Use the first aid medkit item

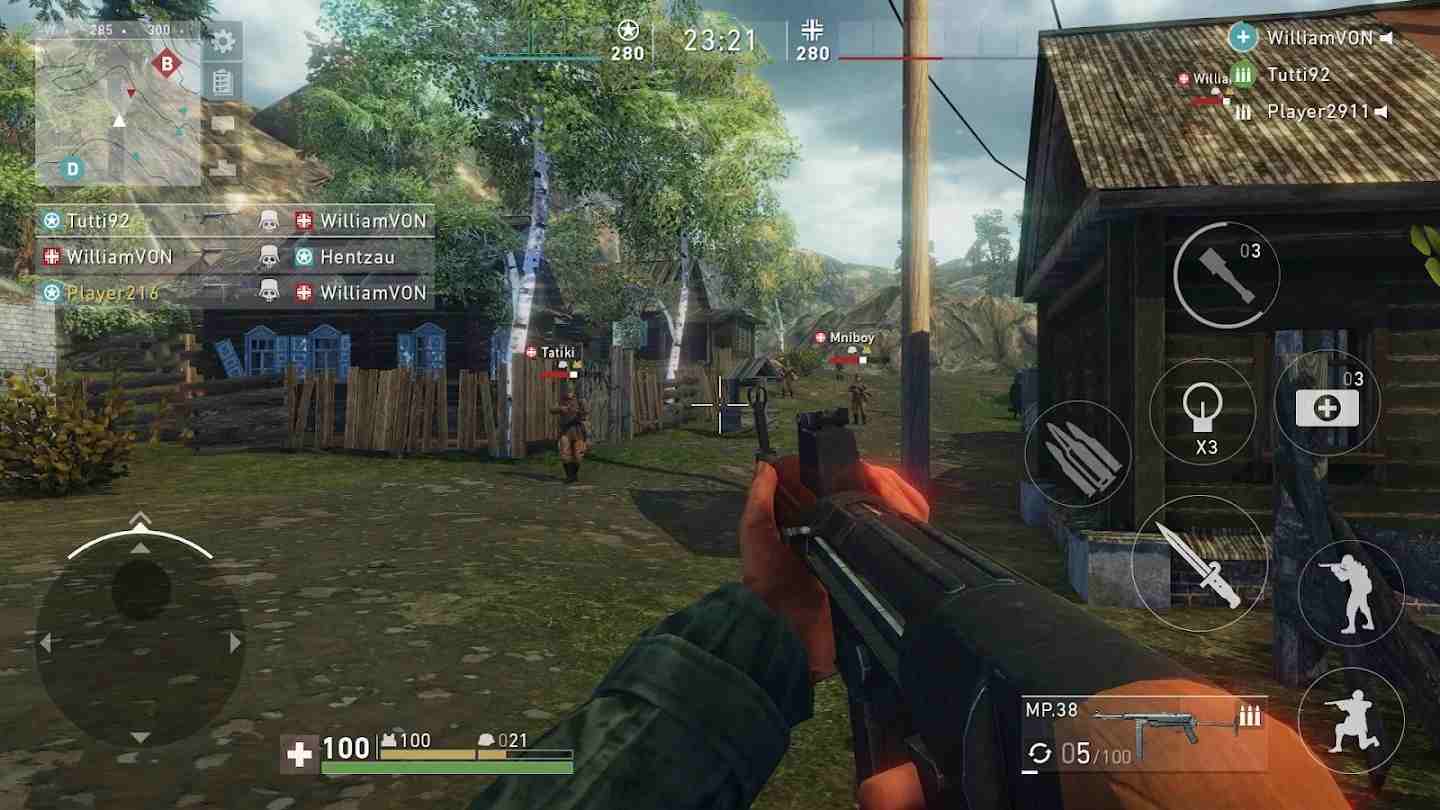pos(1326,404)
